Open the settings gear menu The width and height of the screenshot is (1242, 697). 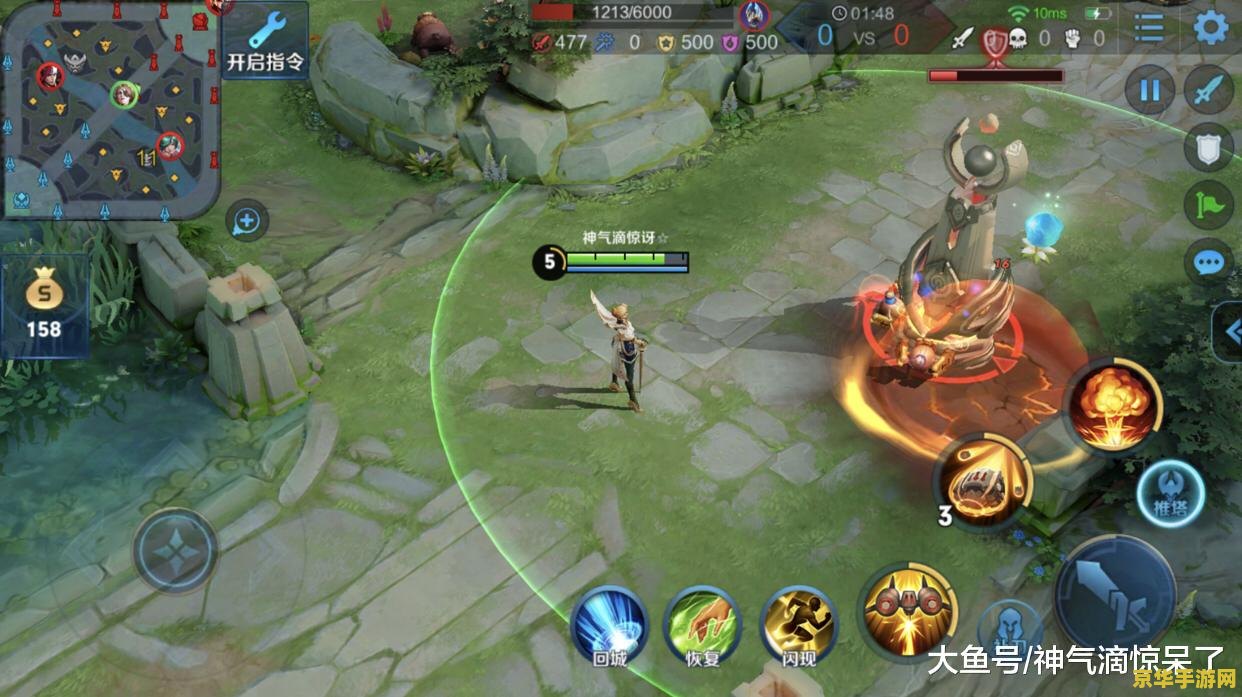[1211, 27]
